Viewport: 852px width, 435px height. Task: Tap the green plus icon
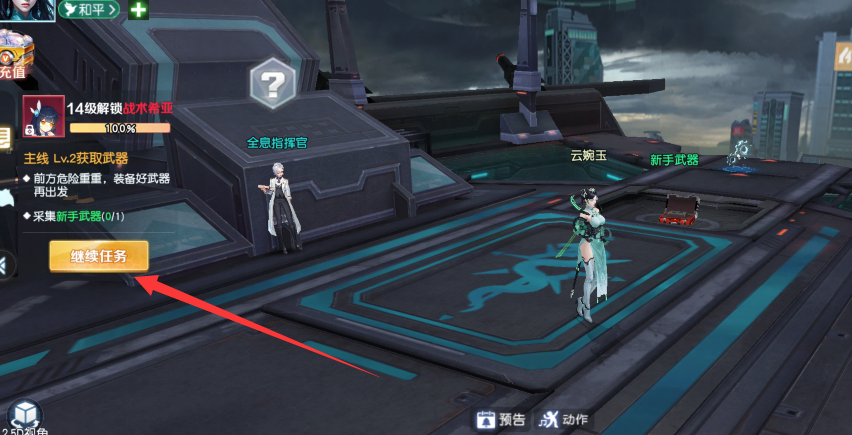point(138,10)
